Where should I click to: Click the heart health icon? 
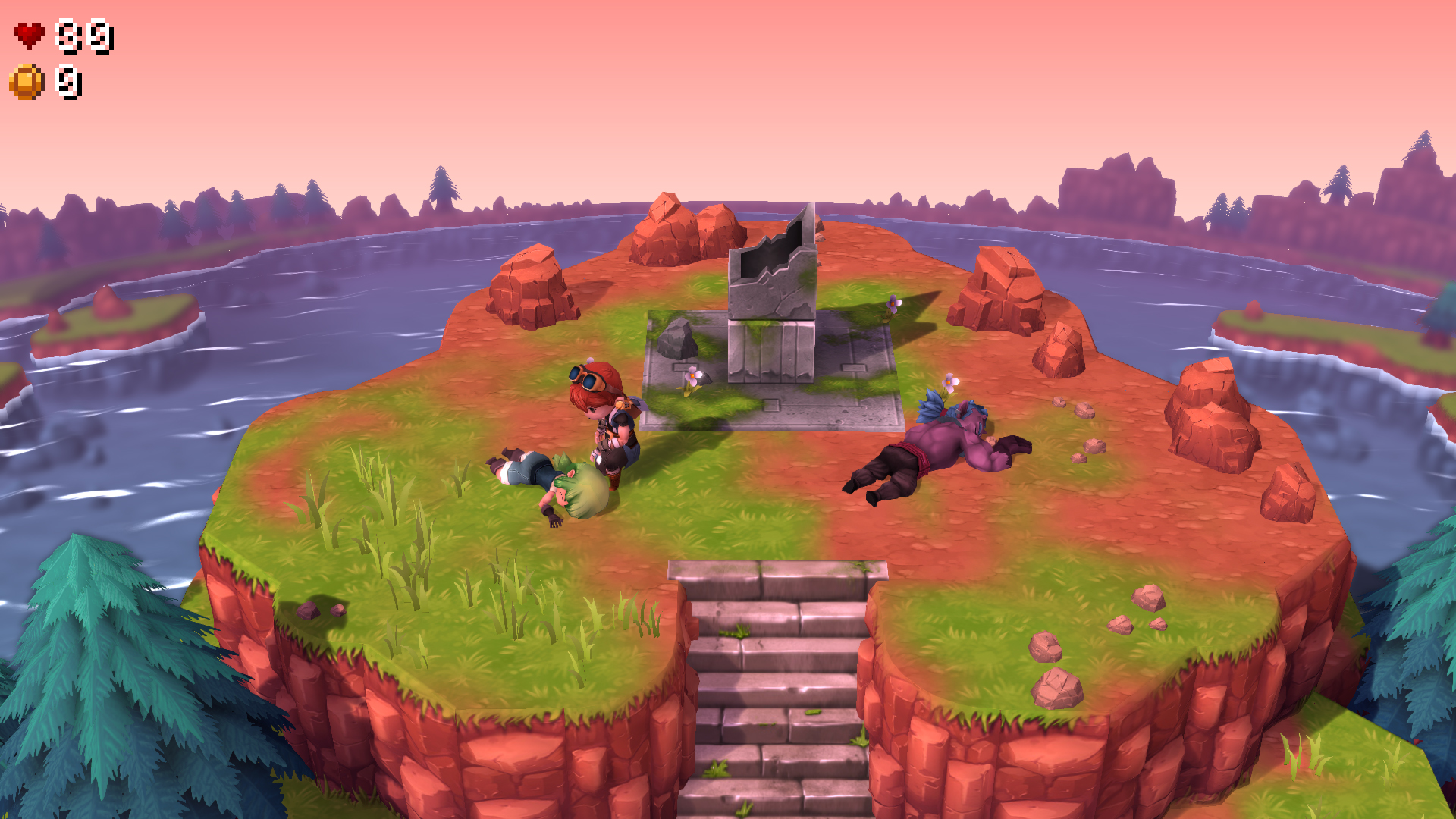pyautogui.click(x=28, y=33)
